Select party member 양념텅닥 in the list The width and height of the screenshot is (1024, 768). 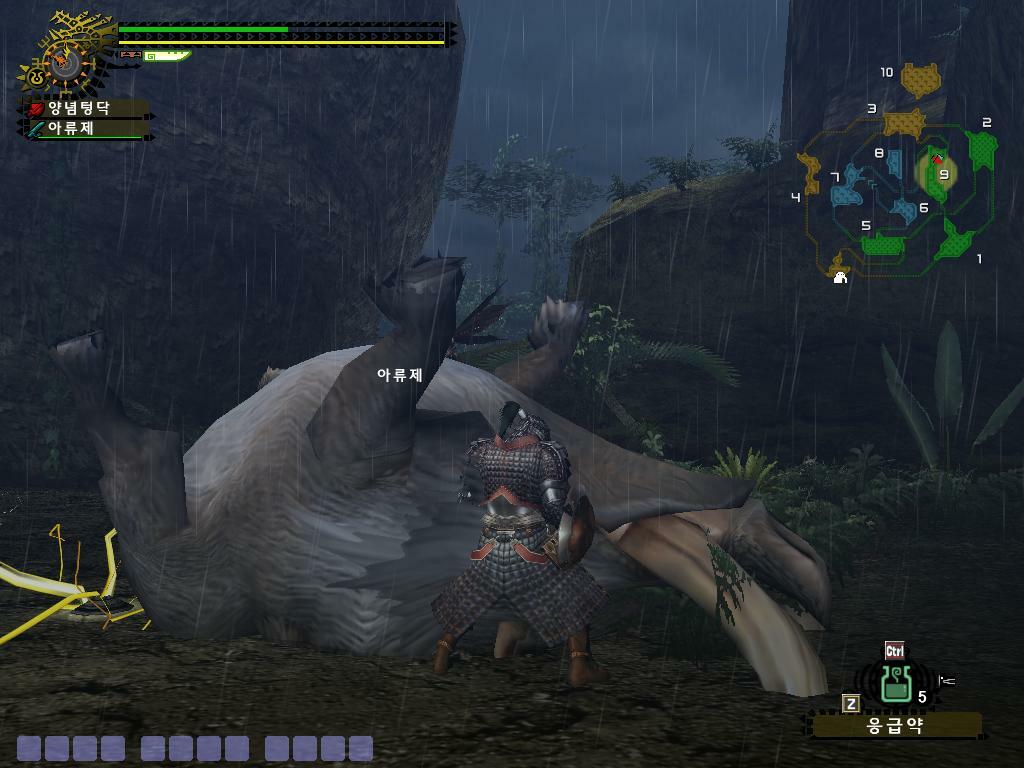pos(79,108)
